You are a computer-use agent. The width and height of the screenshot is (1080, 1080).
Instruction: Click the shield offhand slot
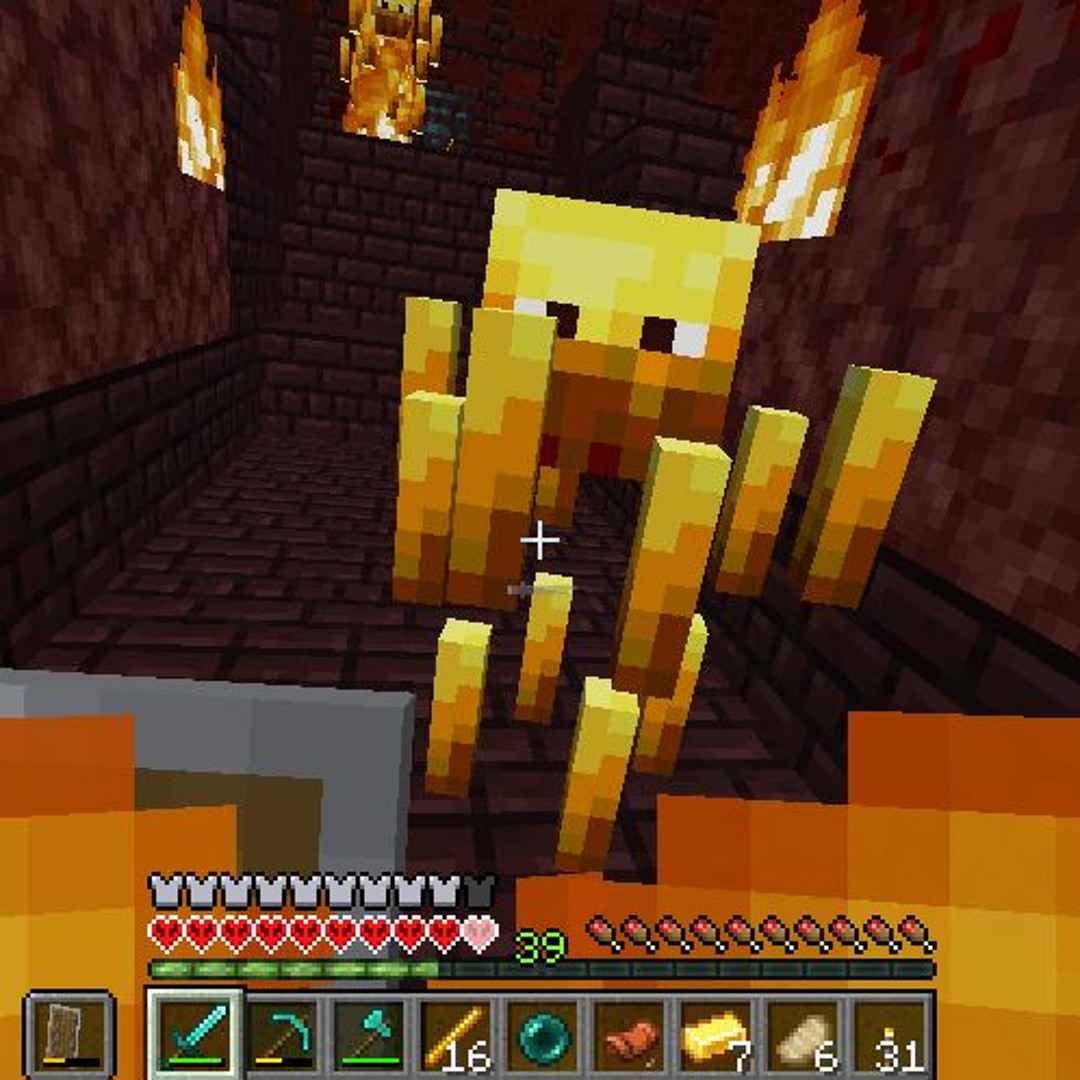(69, 1035)
